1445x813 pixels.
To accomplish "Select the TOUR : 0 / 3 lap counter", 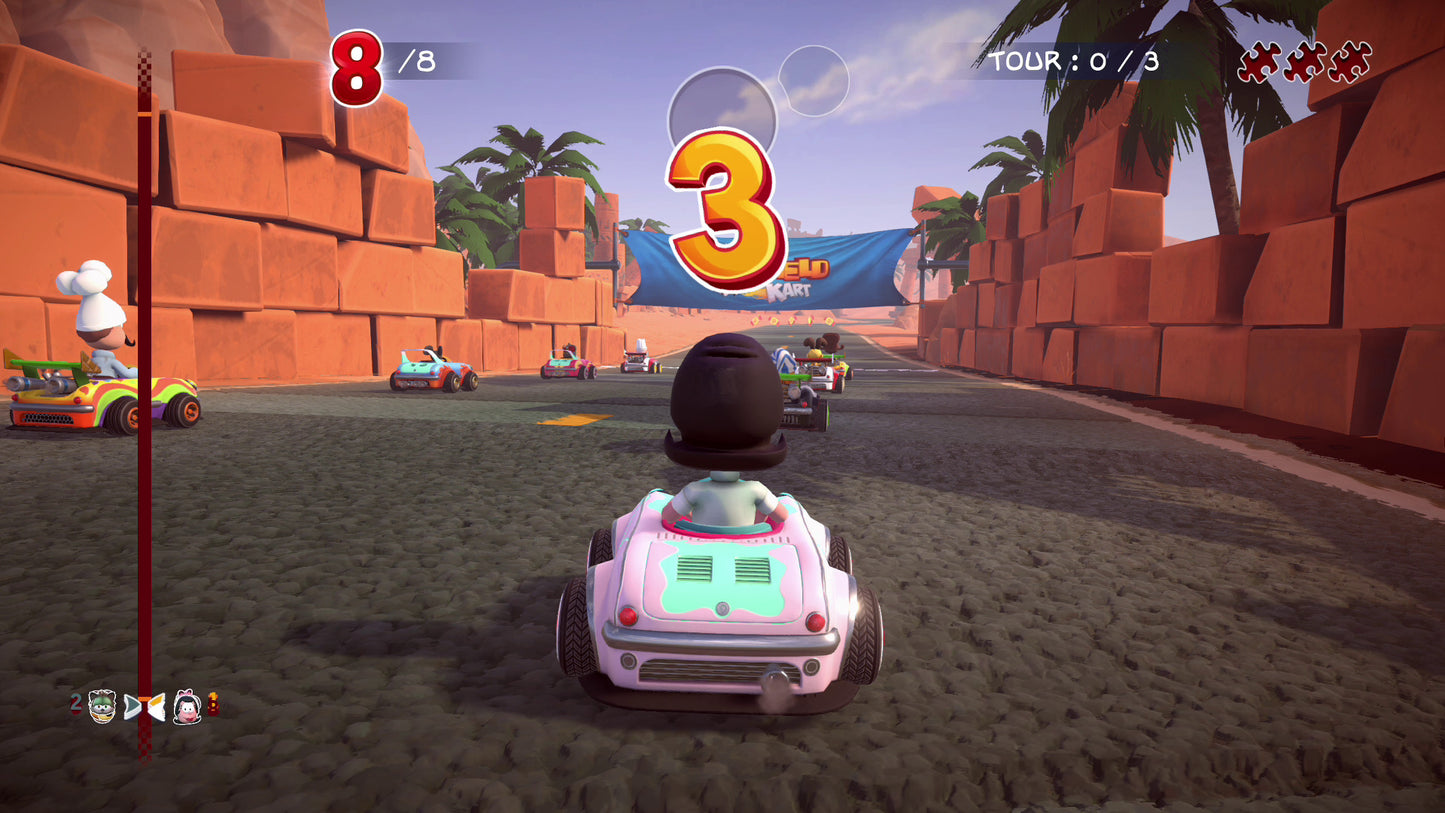I will [1073, 62].
